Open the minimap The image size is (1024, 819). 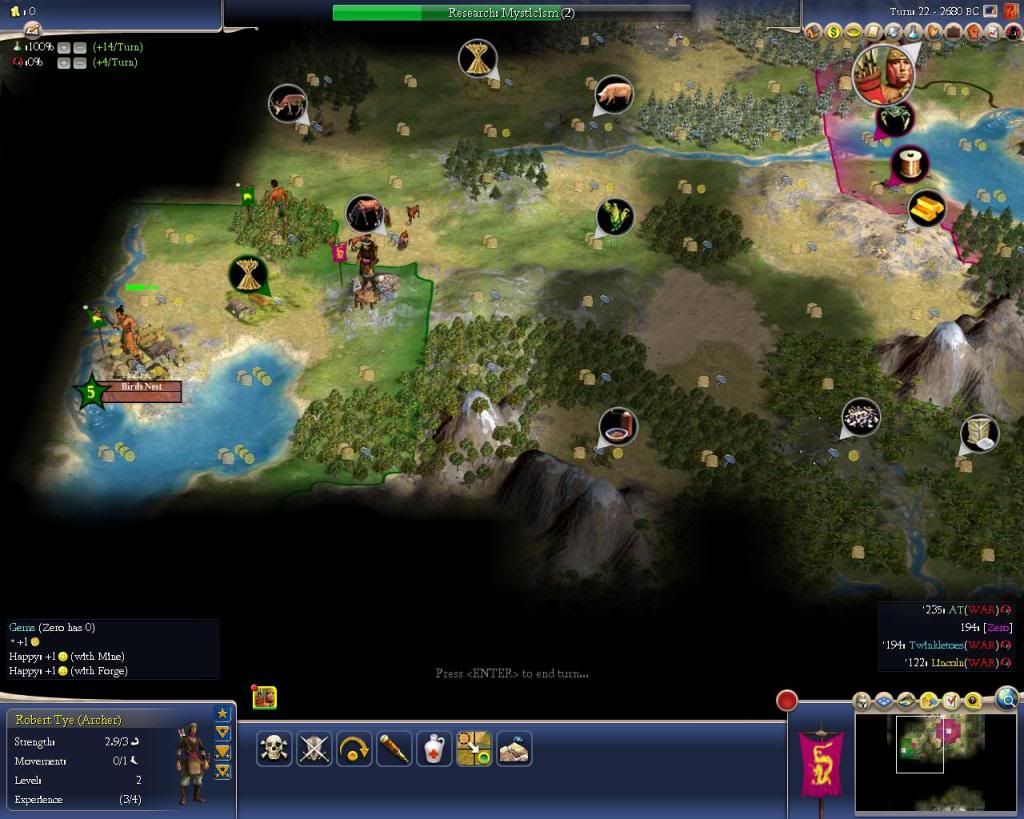[919, 758]
